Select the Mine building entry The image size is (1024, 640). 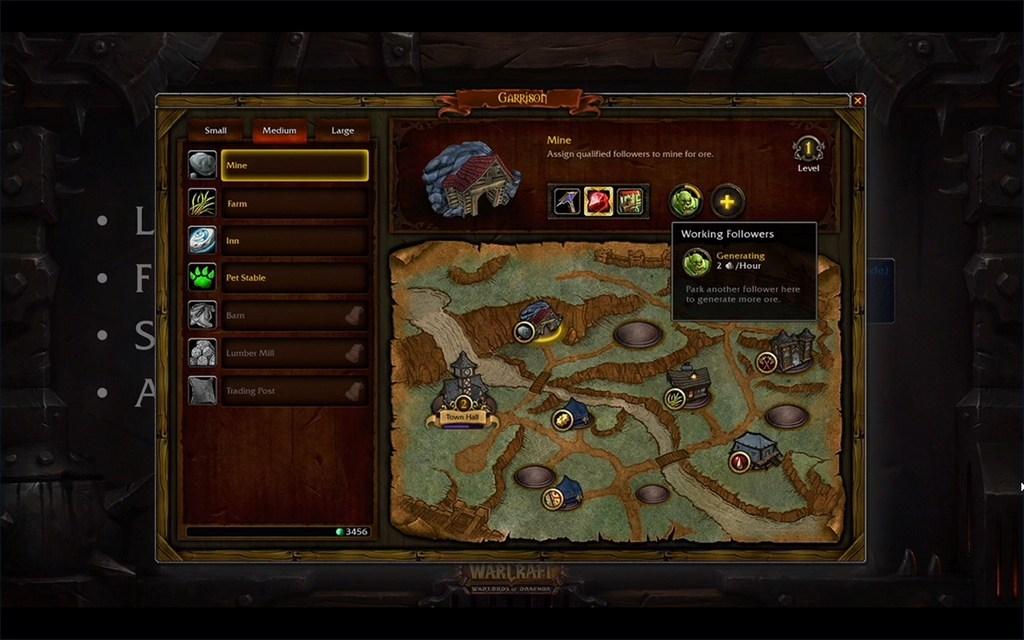293,165
